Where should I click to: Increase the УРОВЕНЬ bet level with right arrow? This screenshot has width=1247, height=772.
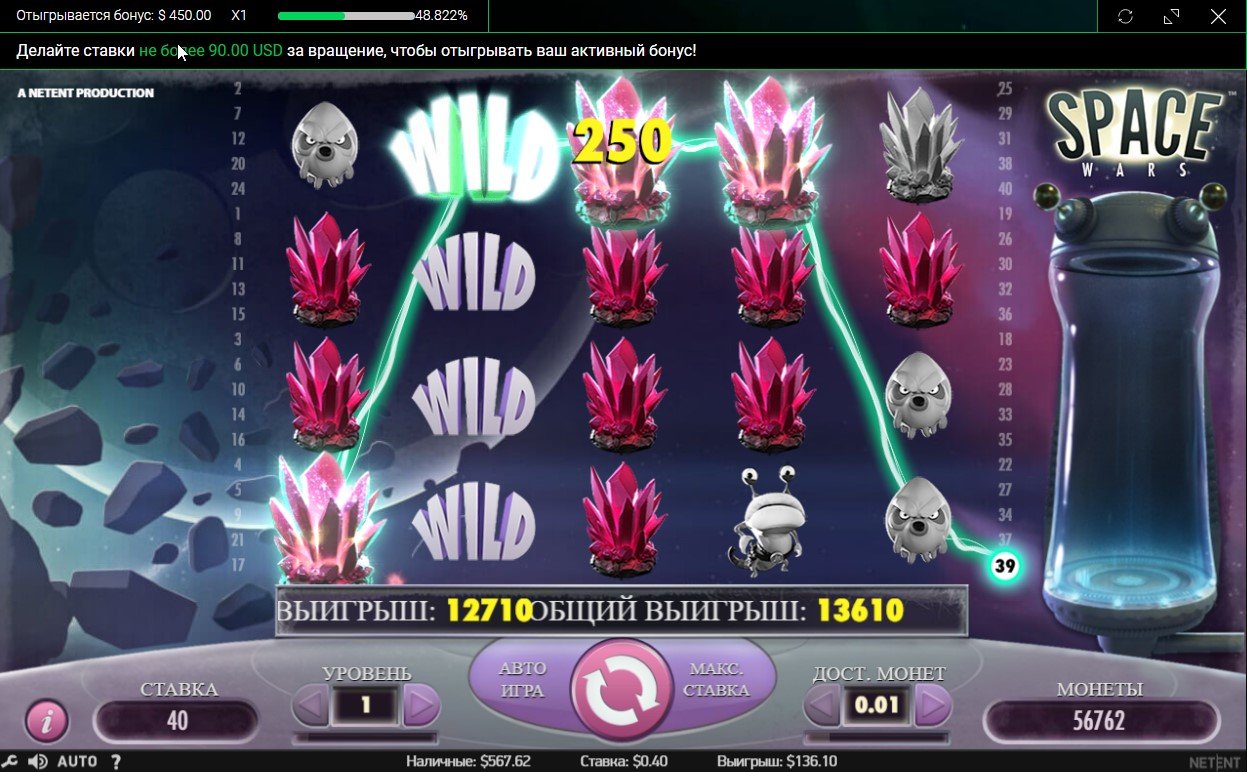coord(421,706)
